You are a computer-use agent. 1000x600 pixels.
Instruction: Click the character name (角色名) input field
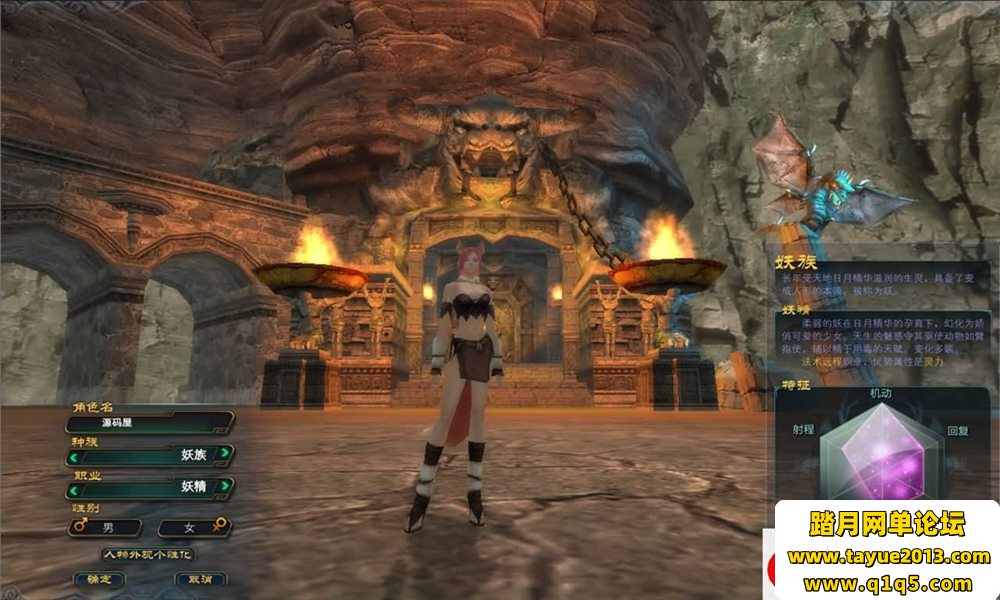click(148, 423)
